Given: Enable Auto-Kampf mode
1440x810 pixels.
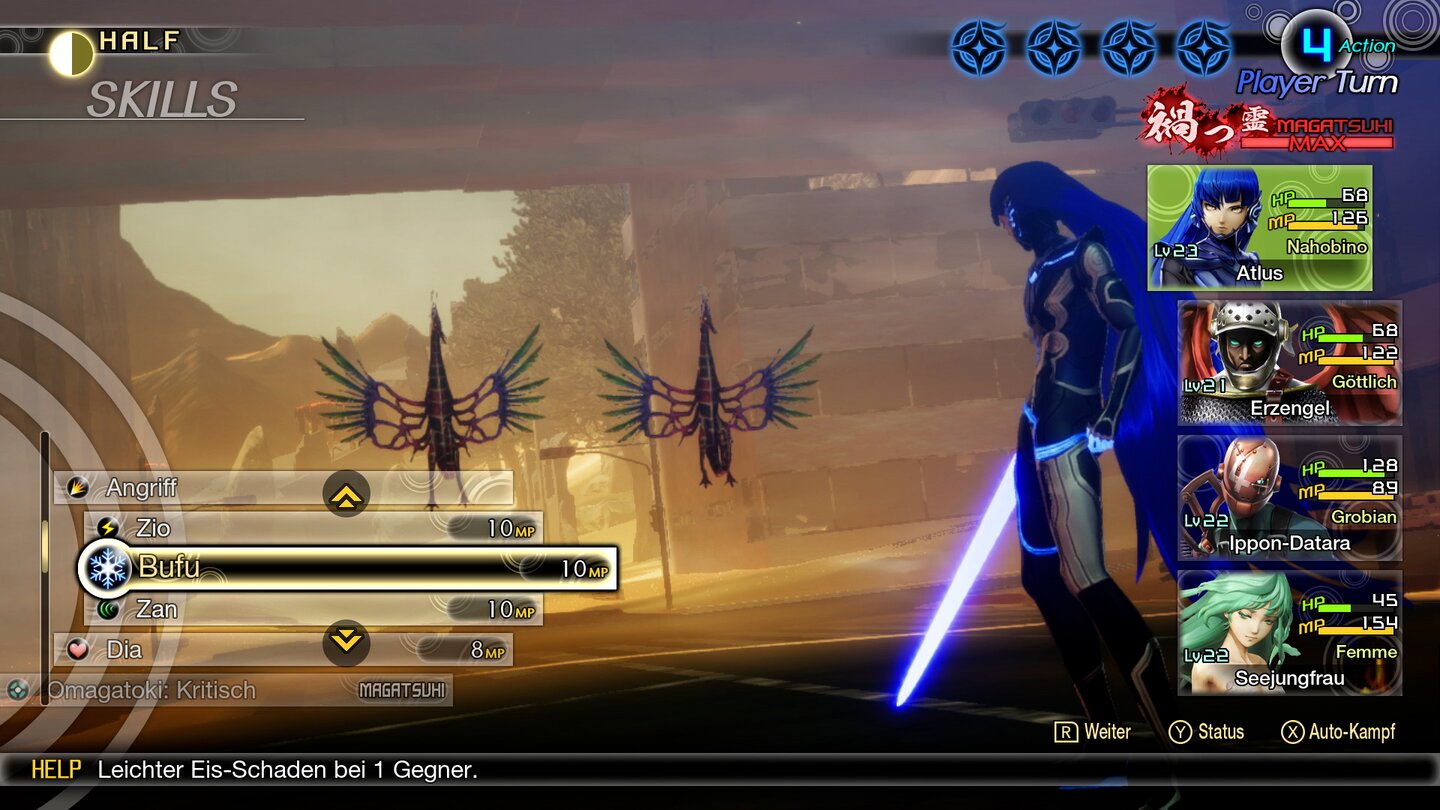Looking at the screenshot, I should click(x=1340, y=732).
